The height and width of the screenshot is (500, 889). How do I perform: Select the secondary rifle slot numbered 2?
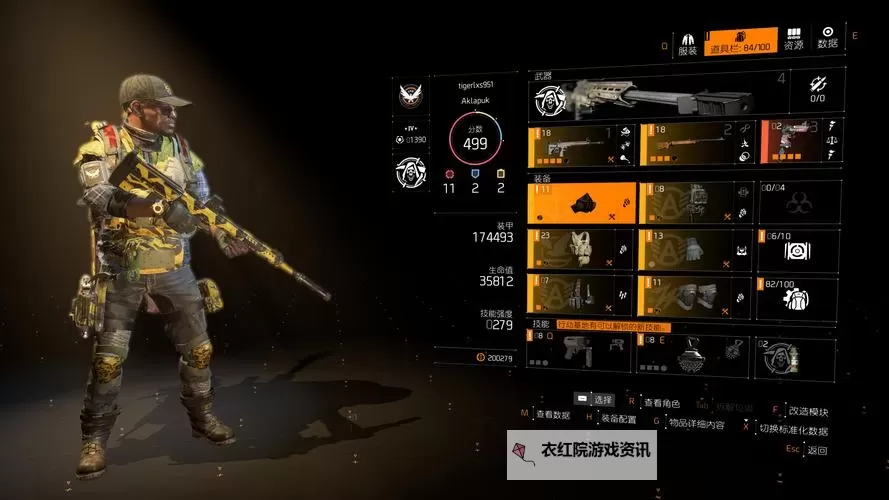click(x=695, y=143)
